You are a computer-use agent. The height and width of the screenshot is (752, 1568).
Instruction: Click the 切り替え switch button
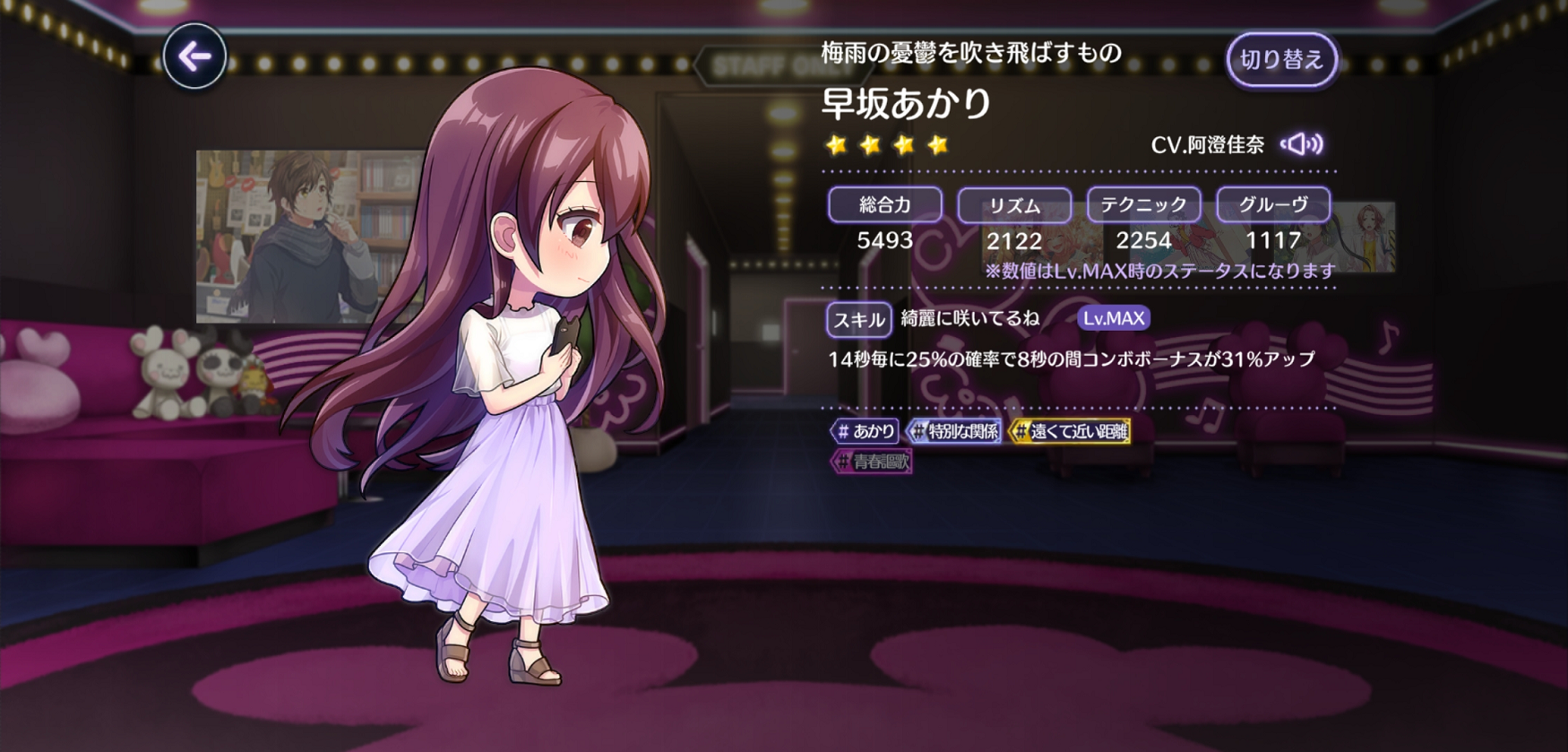pos(1281,60)
